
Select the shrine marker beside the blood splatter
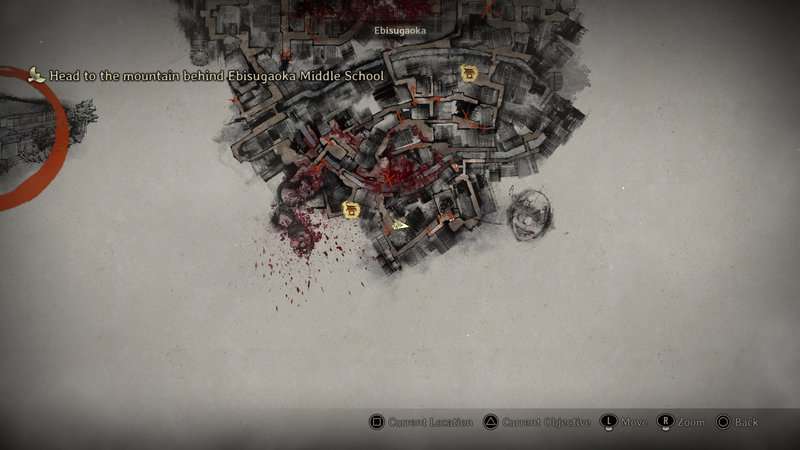point(351,209)
